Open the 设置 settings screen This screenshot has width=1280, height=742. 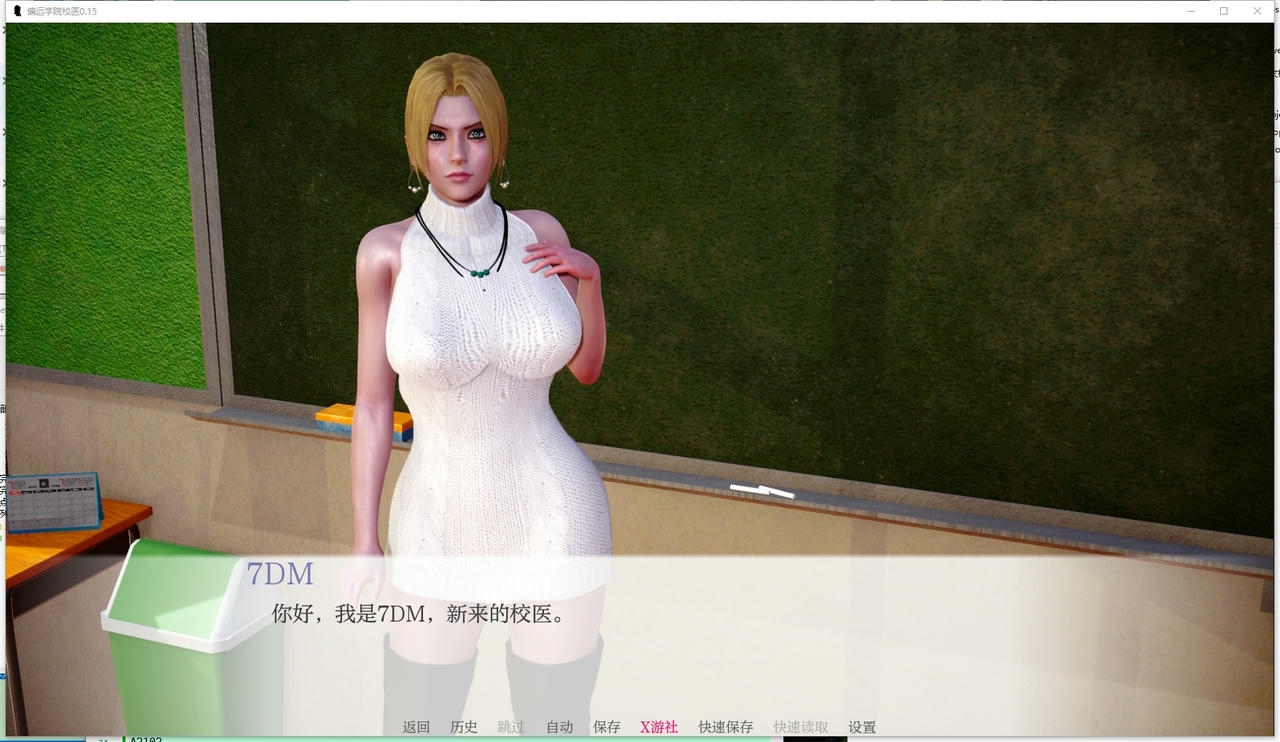(861, 727)
